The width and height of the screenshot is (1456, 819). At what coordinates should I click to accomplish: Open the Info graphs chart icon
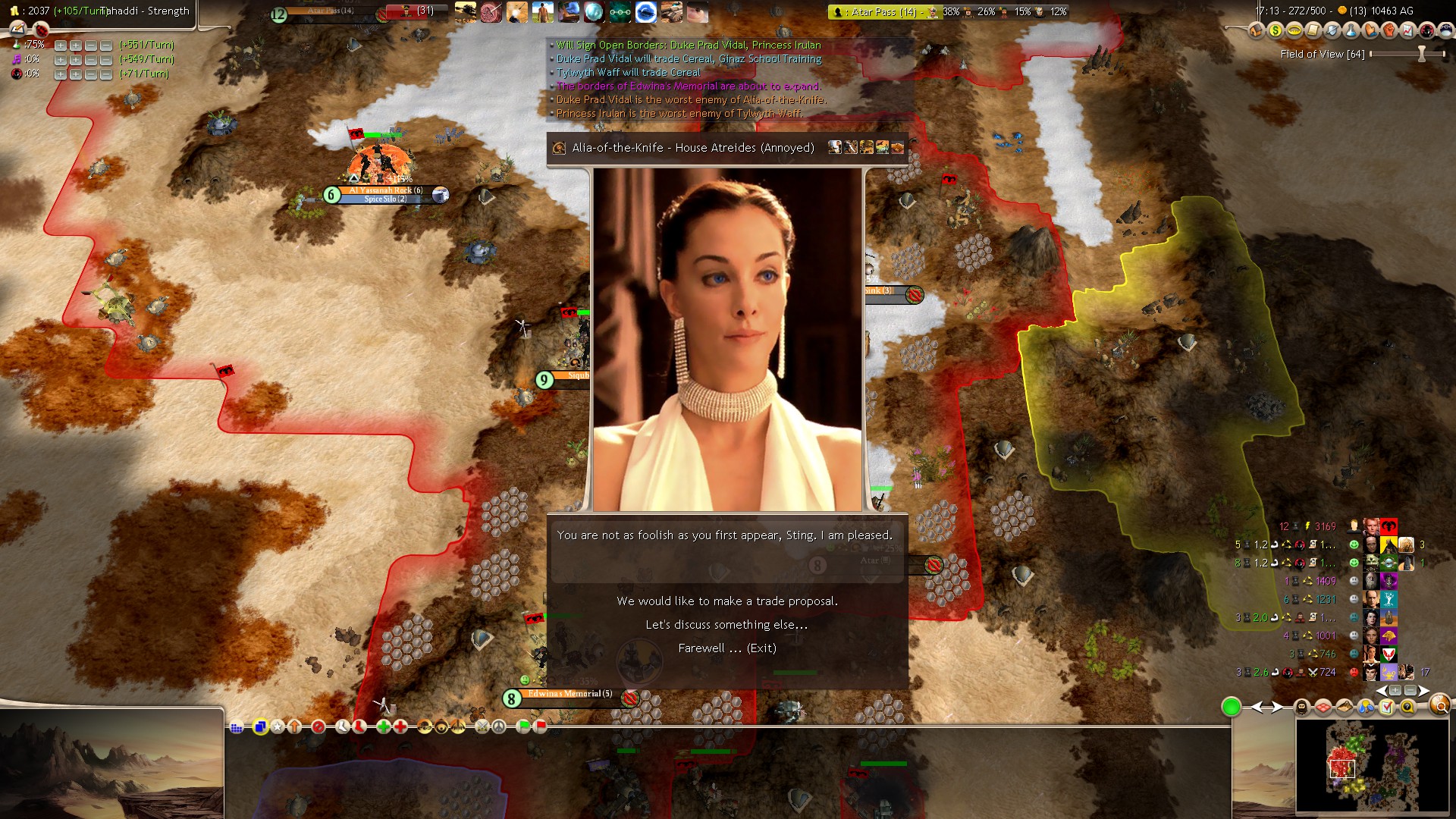1406,31
